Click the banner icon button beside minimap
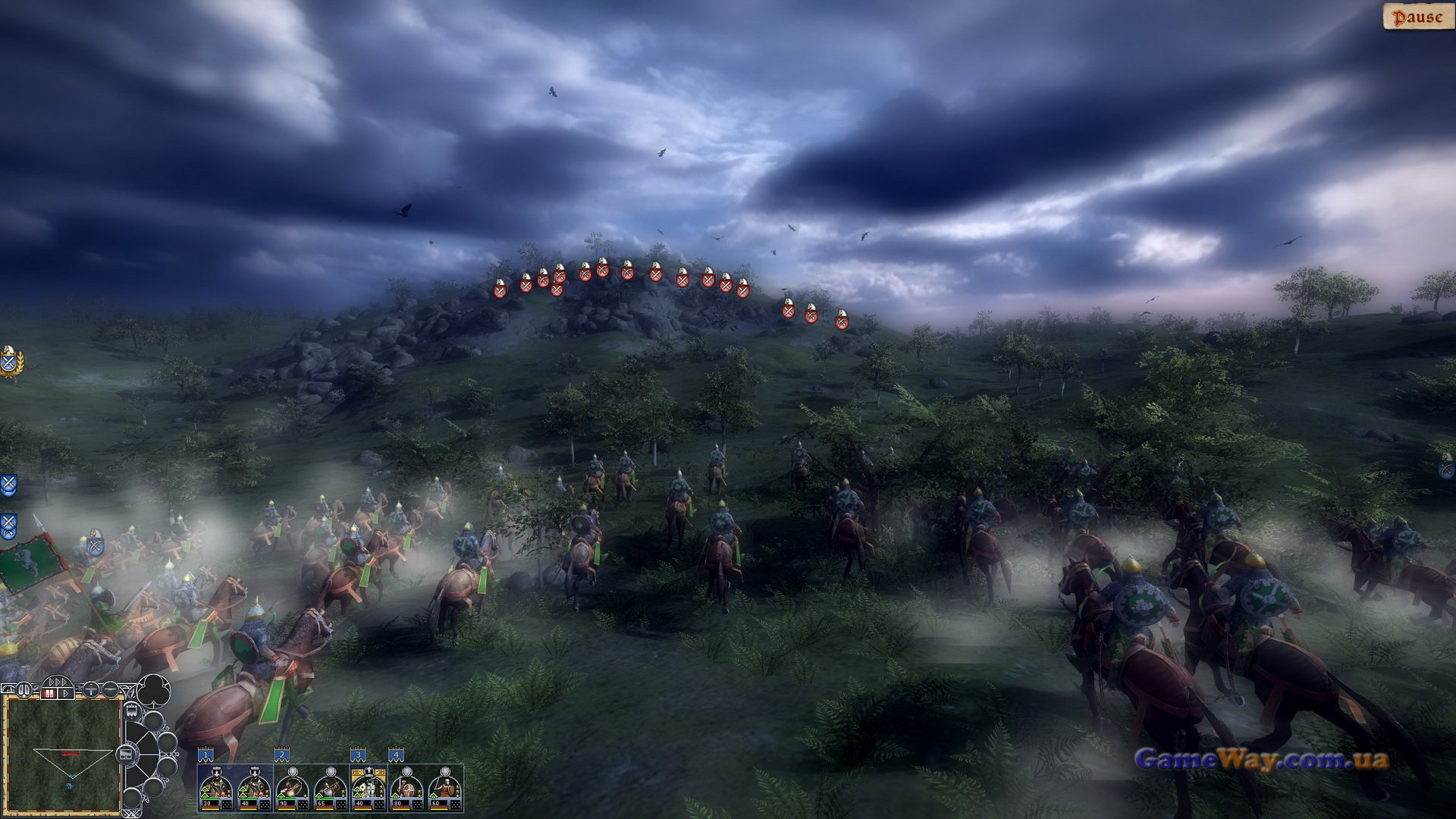Viewport: 1456px width, 819px height. coord(132,711)
